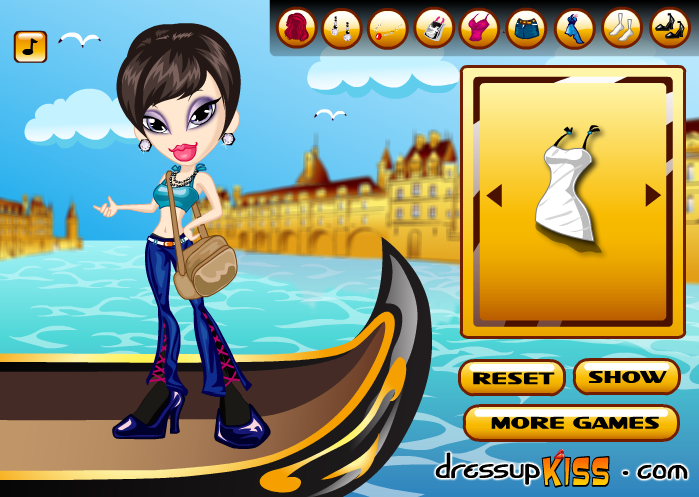Open the handbag category
This screenshot has height=497, width=699.
(x=434, y=28)
